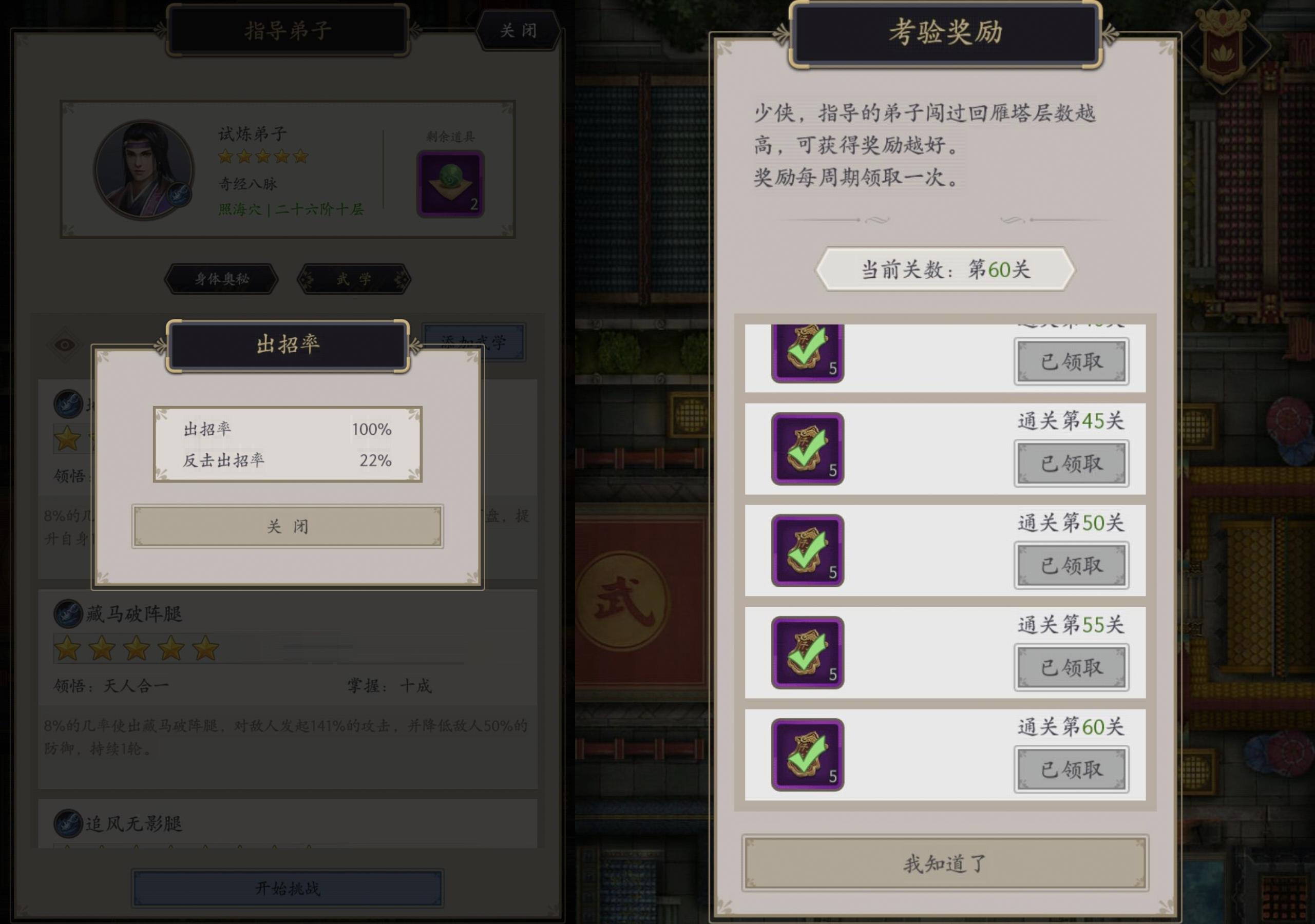Select the 追风无影腿 skill icon
1315x924 pixels.
point(67,824)
